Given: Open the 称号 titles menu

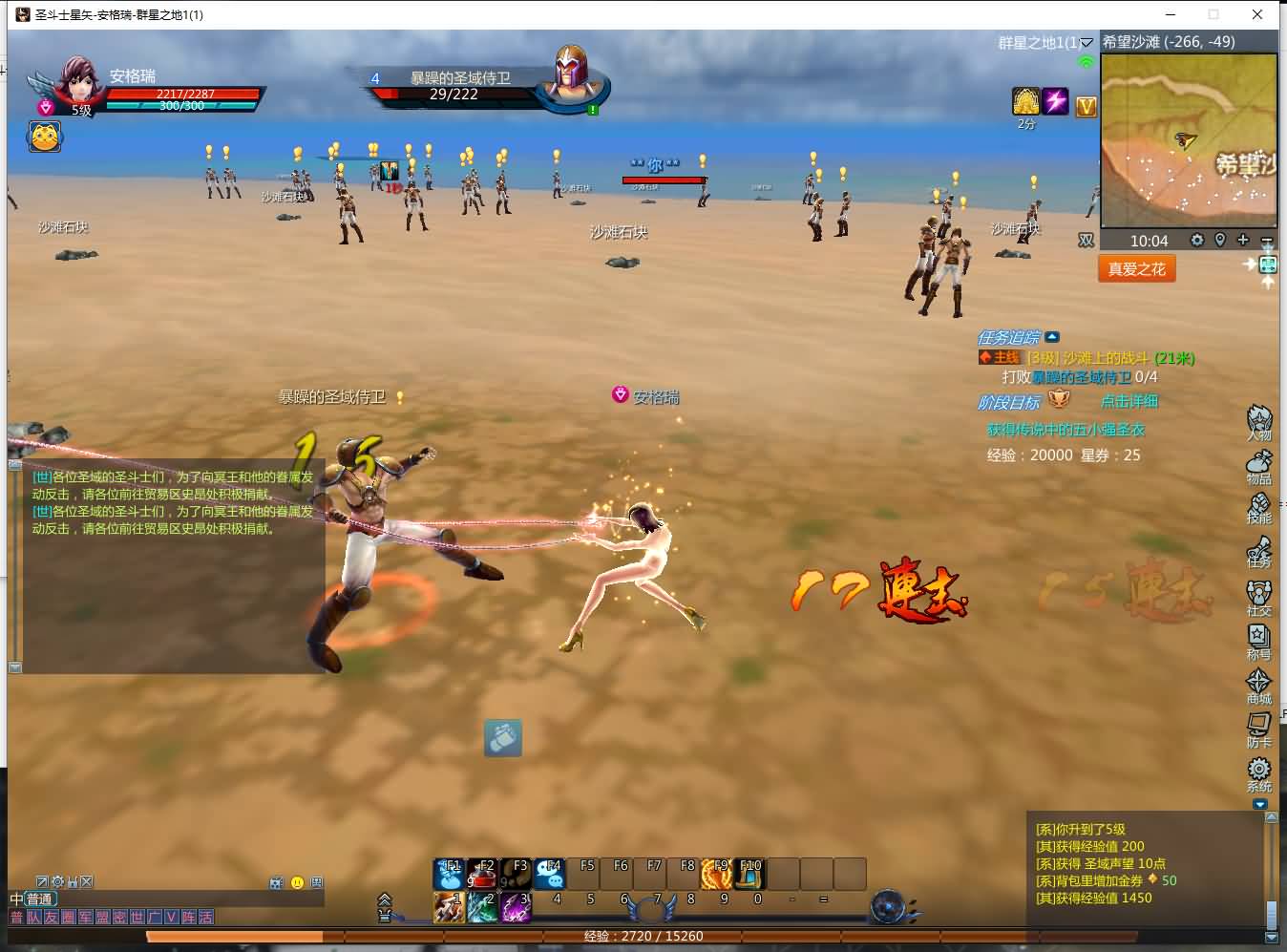Looking at the screenshot, I should [1258, 640].
